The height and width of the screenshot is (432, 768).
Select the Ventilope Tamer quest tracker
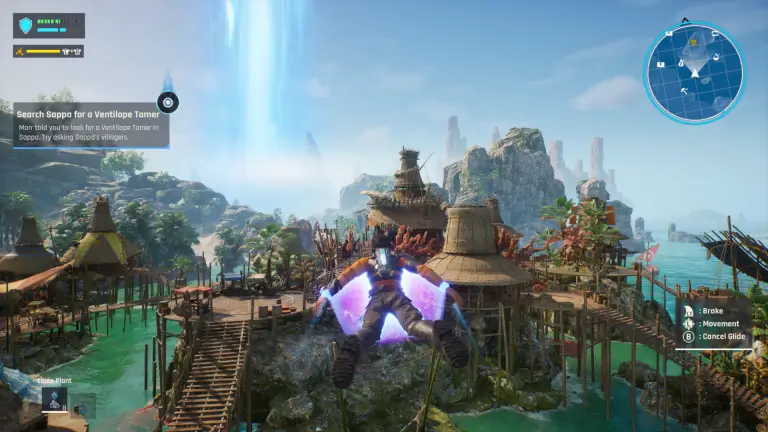[90, 125]
